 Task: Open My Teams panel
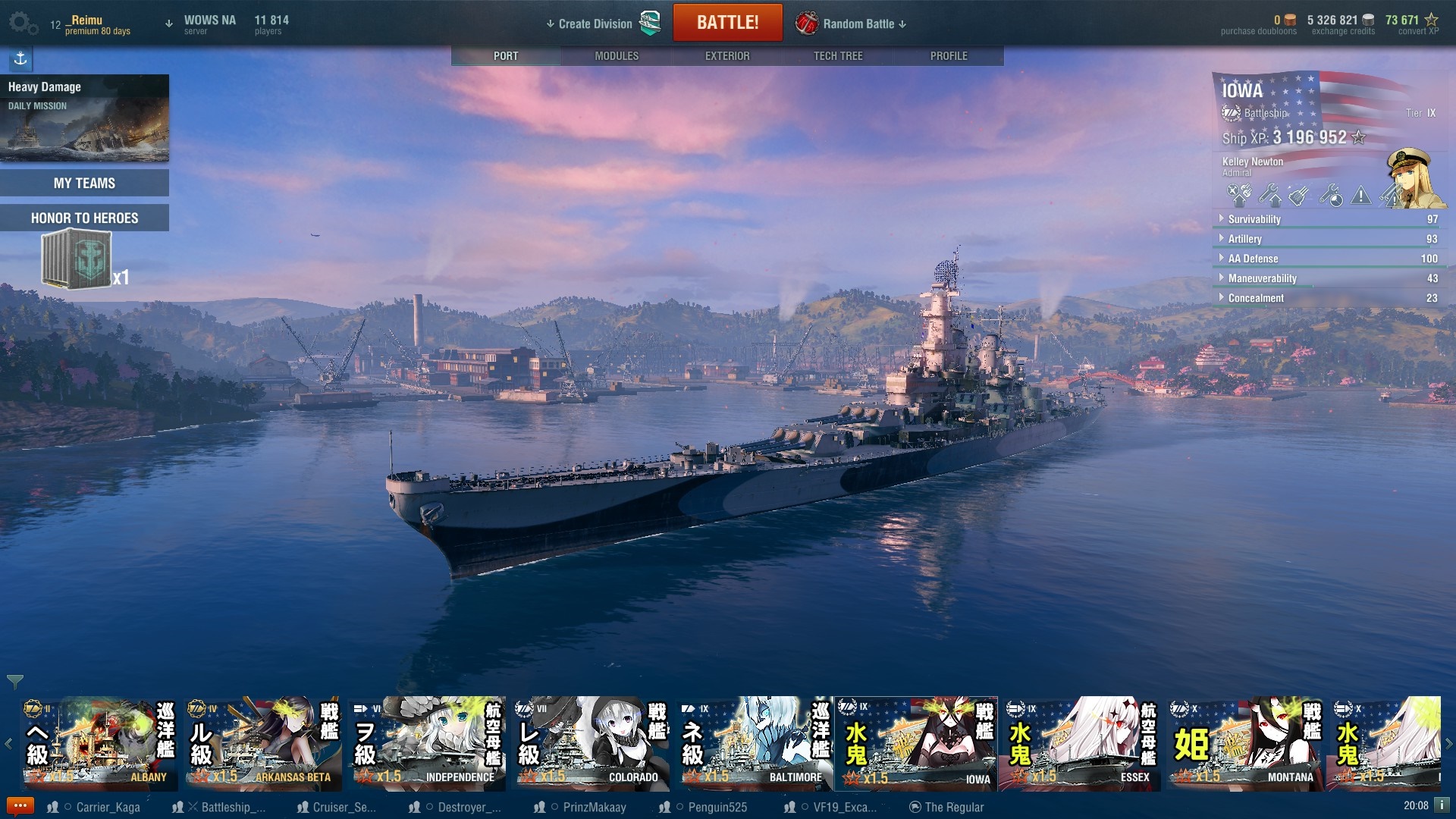click(84, 183)
